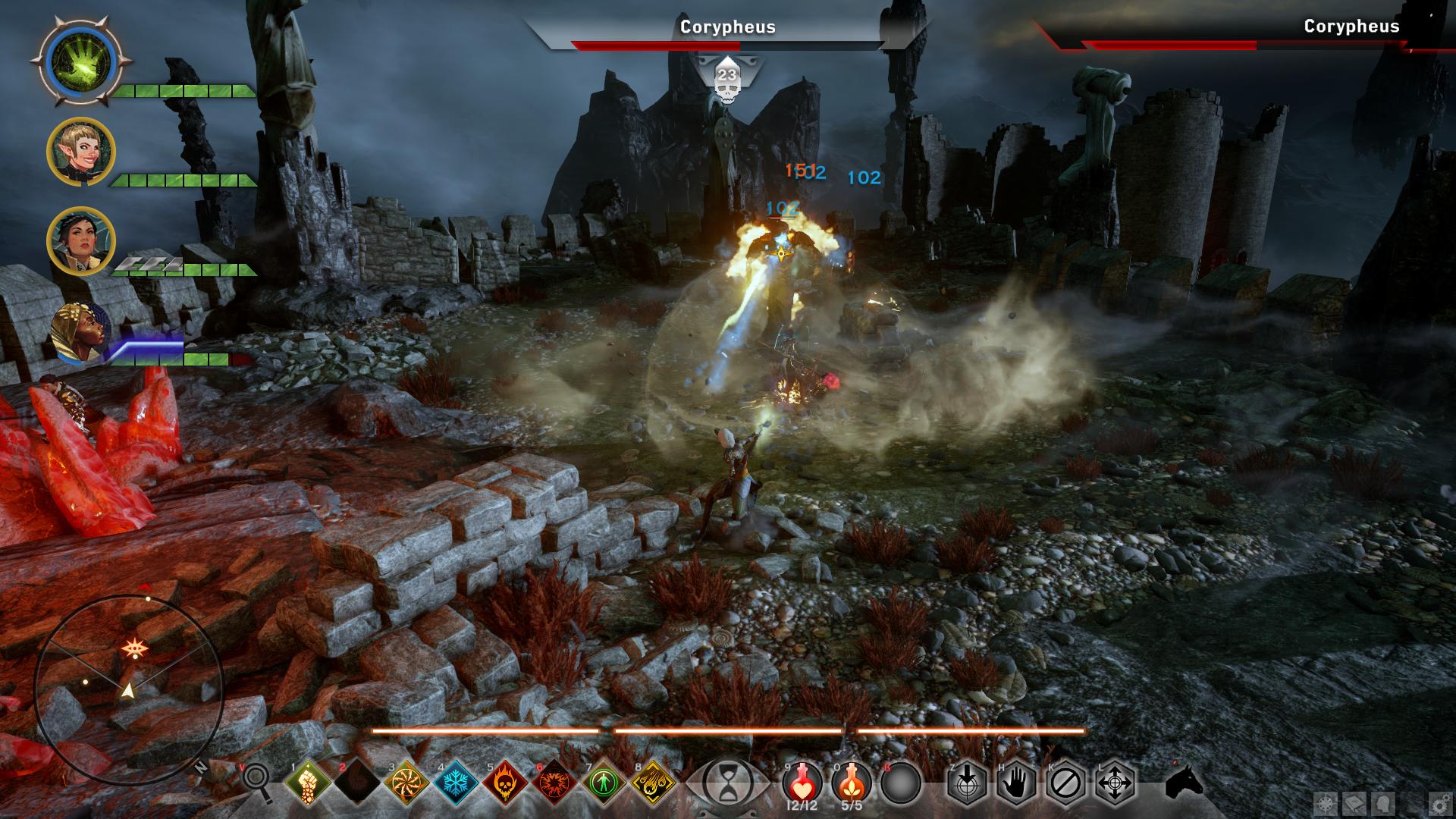
Task: Use the blue snowflake winter spell
Action: (x=457, y=782)
